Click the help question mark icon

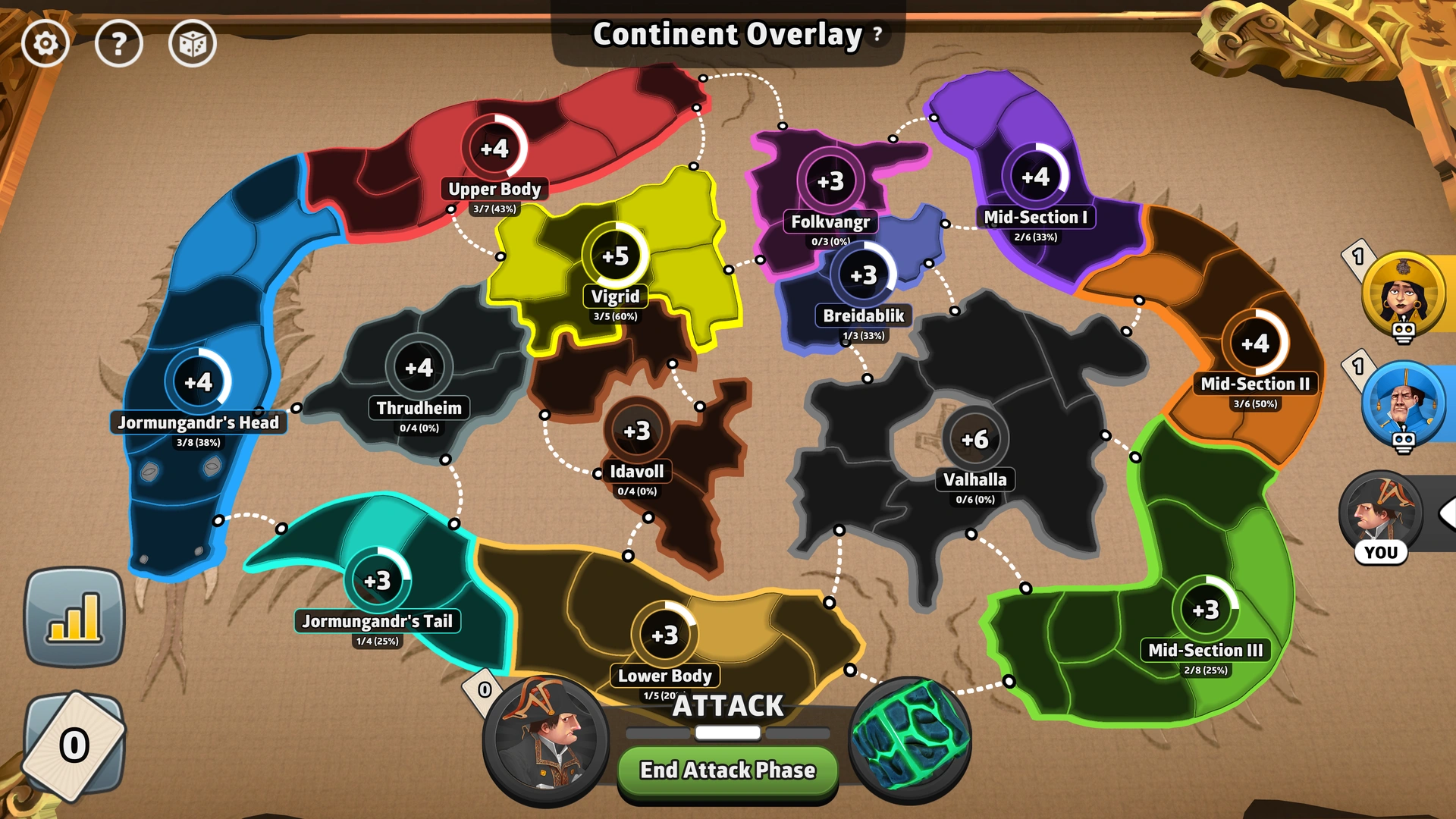click(119, 44)
